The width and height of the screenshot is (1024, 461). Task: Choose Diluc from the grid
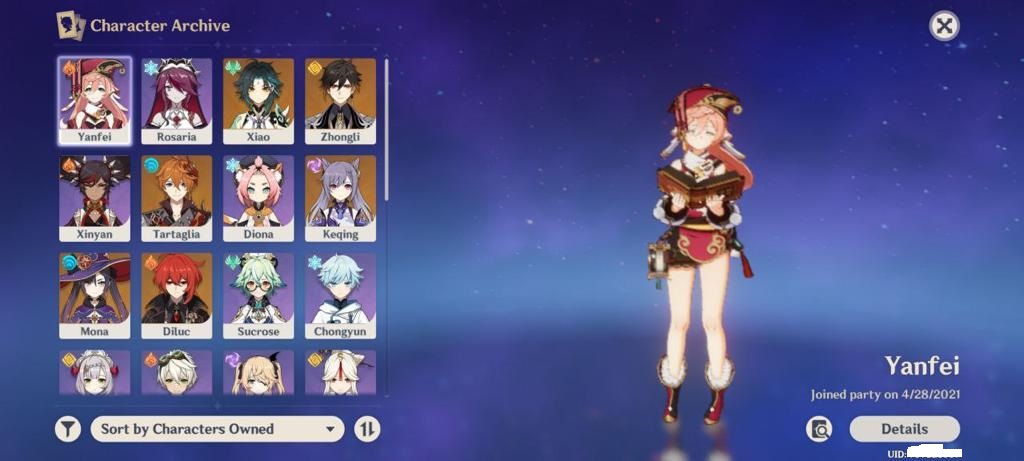176,294
